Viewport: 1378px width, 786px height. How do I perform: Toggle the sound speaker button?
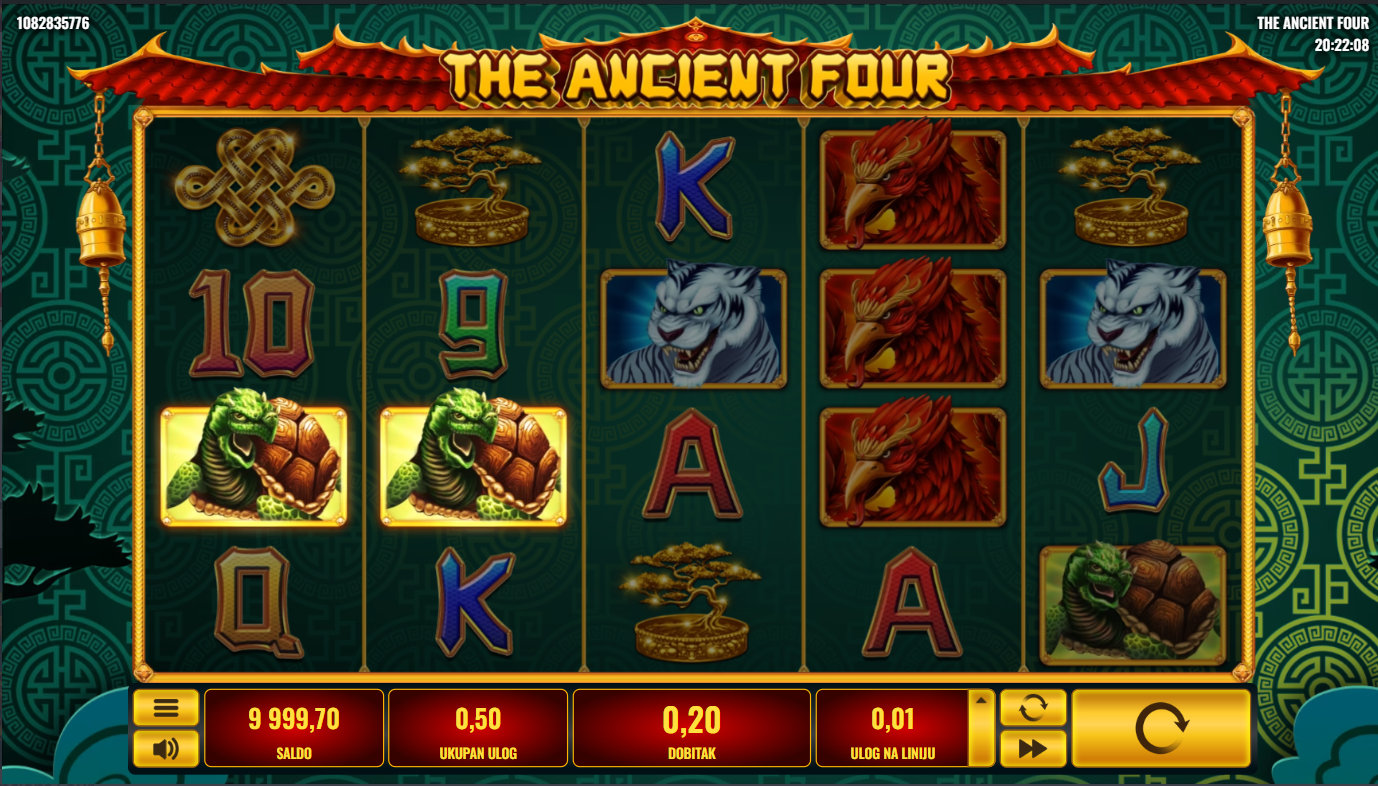(x=166, y=748)
